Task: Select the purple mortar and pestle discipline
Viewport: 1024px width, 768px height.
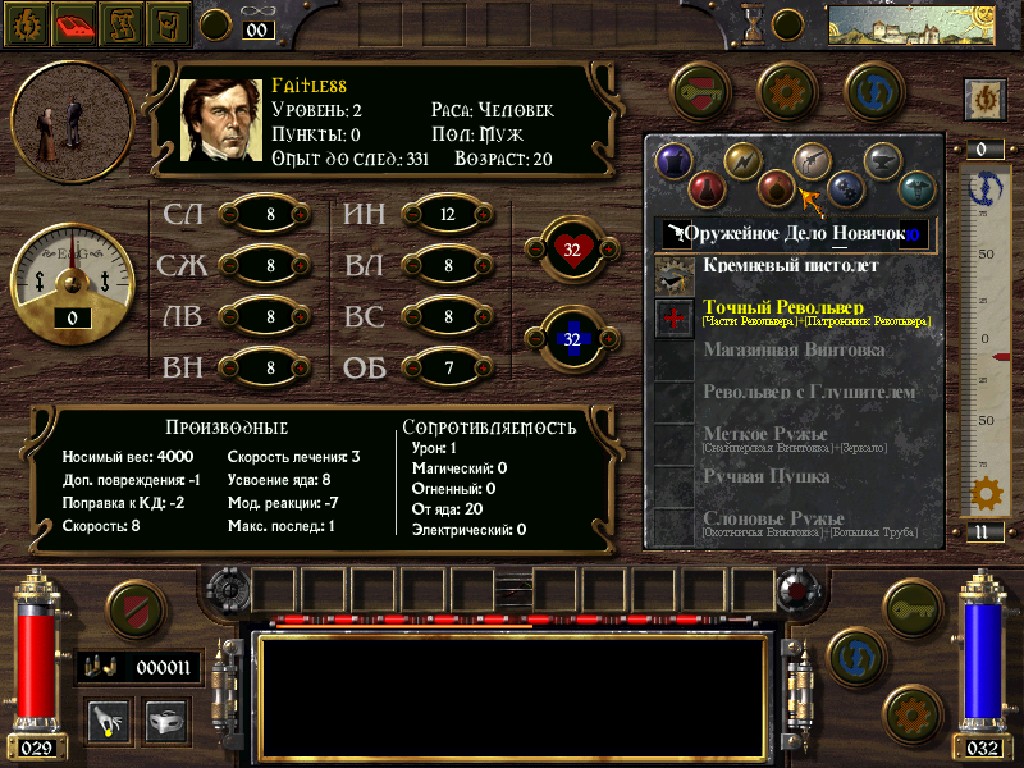Action: tap(673, 160)
